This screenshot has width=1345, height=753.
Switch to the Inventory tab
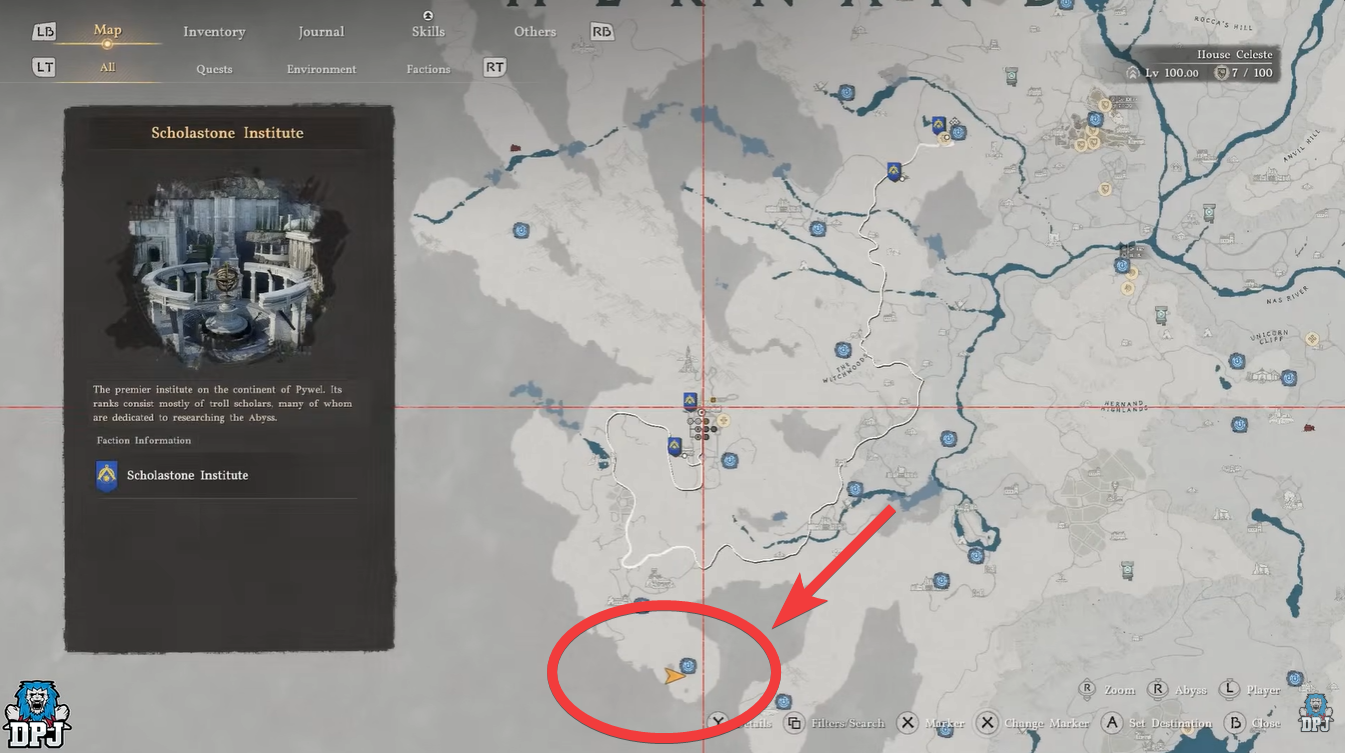coord(214,31)
